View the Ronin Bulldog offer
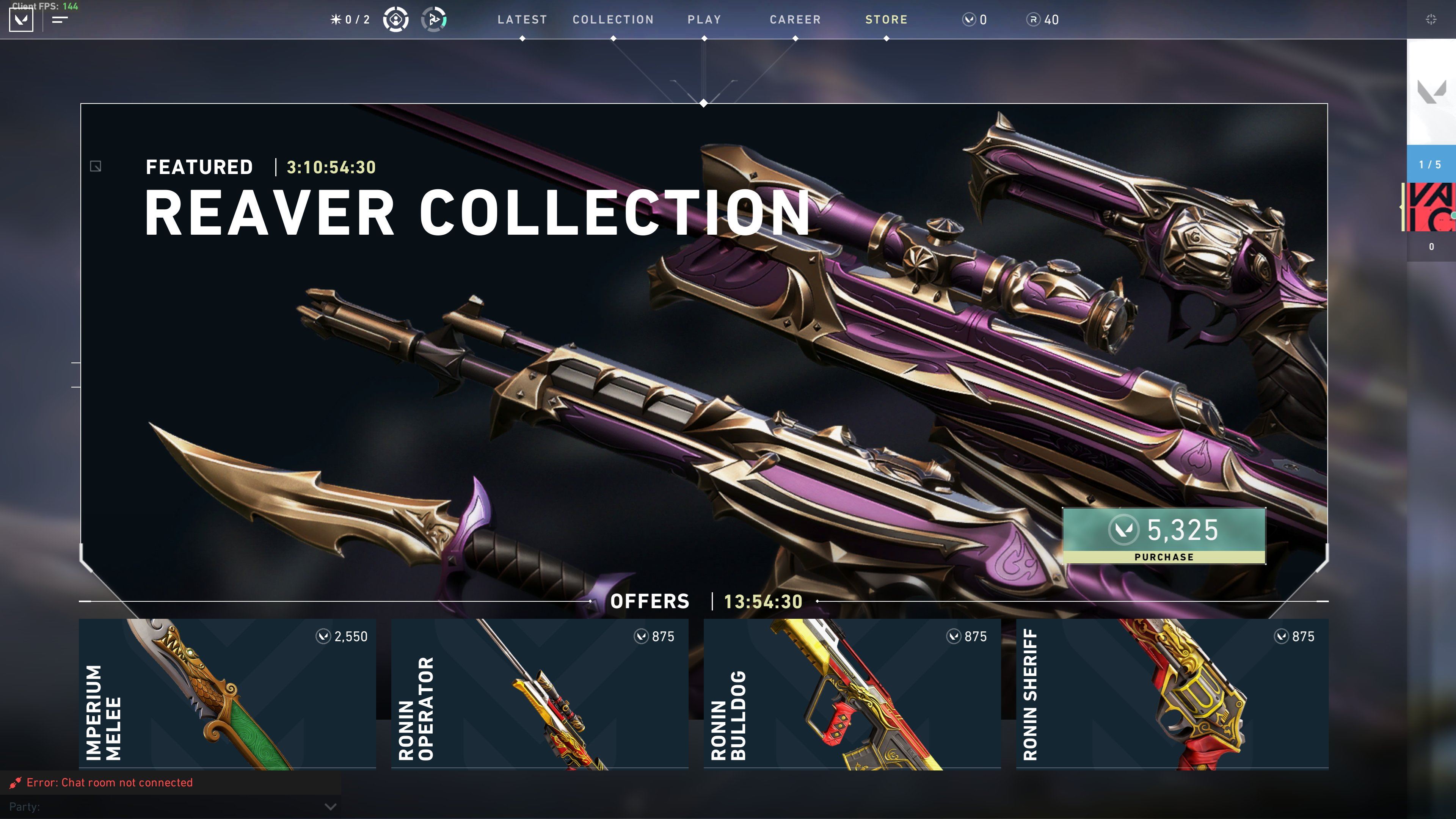 pos(852,693)
